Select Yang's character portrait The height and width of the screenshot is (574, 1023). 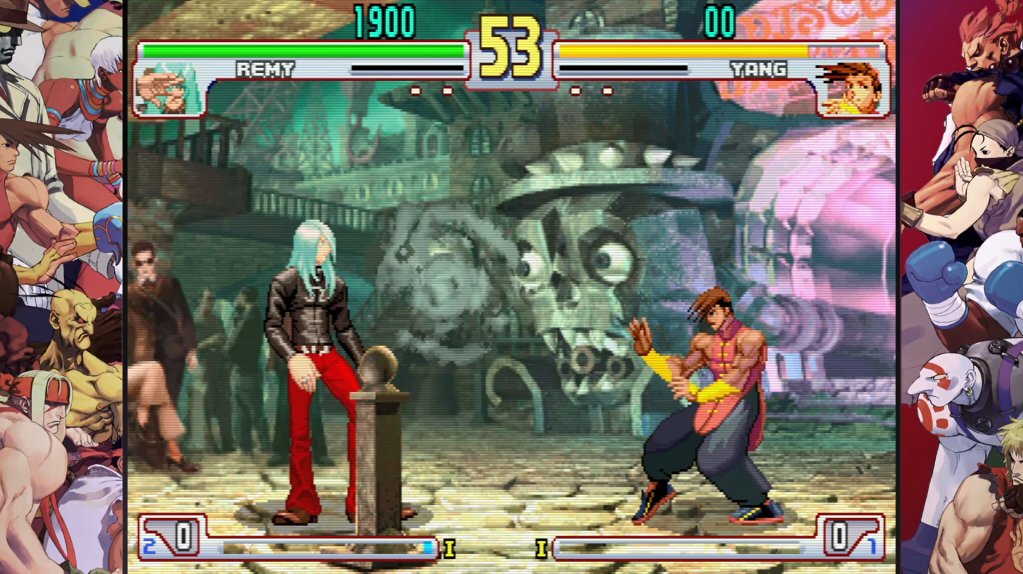(849, 90)
